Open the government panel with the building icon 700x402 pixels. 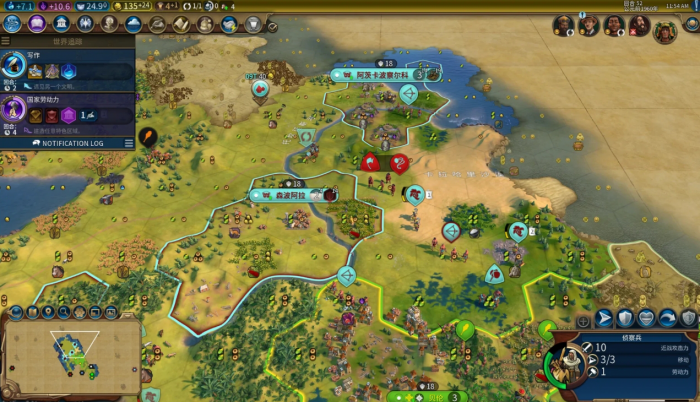point(62,24)
